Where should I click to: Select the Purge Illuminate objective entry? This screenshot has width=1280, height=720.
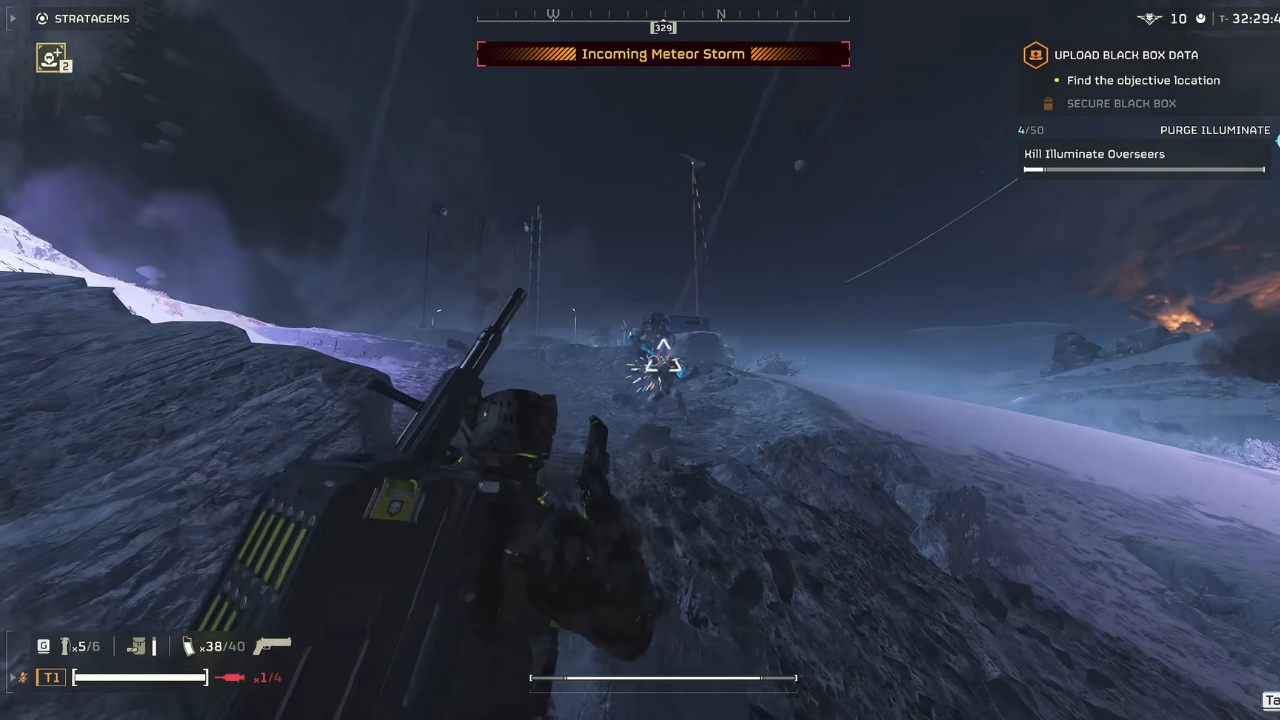coord(1215,130)
